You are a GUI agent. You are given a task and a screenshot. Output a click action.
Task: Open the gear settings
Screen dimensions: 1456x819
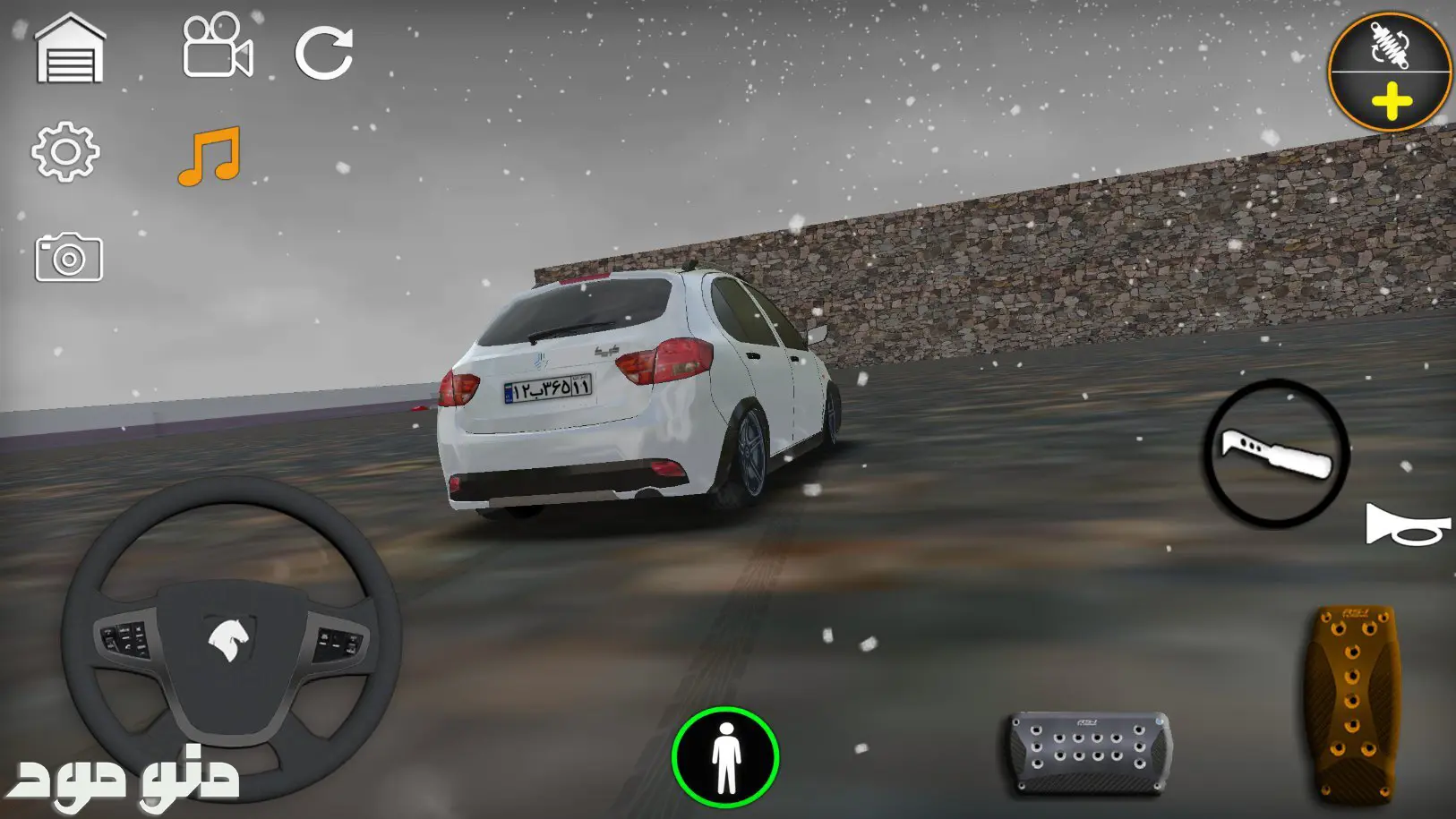64,152
